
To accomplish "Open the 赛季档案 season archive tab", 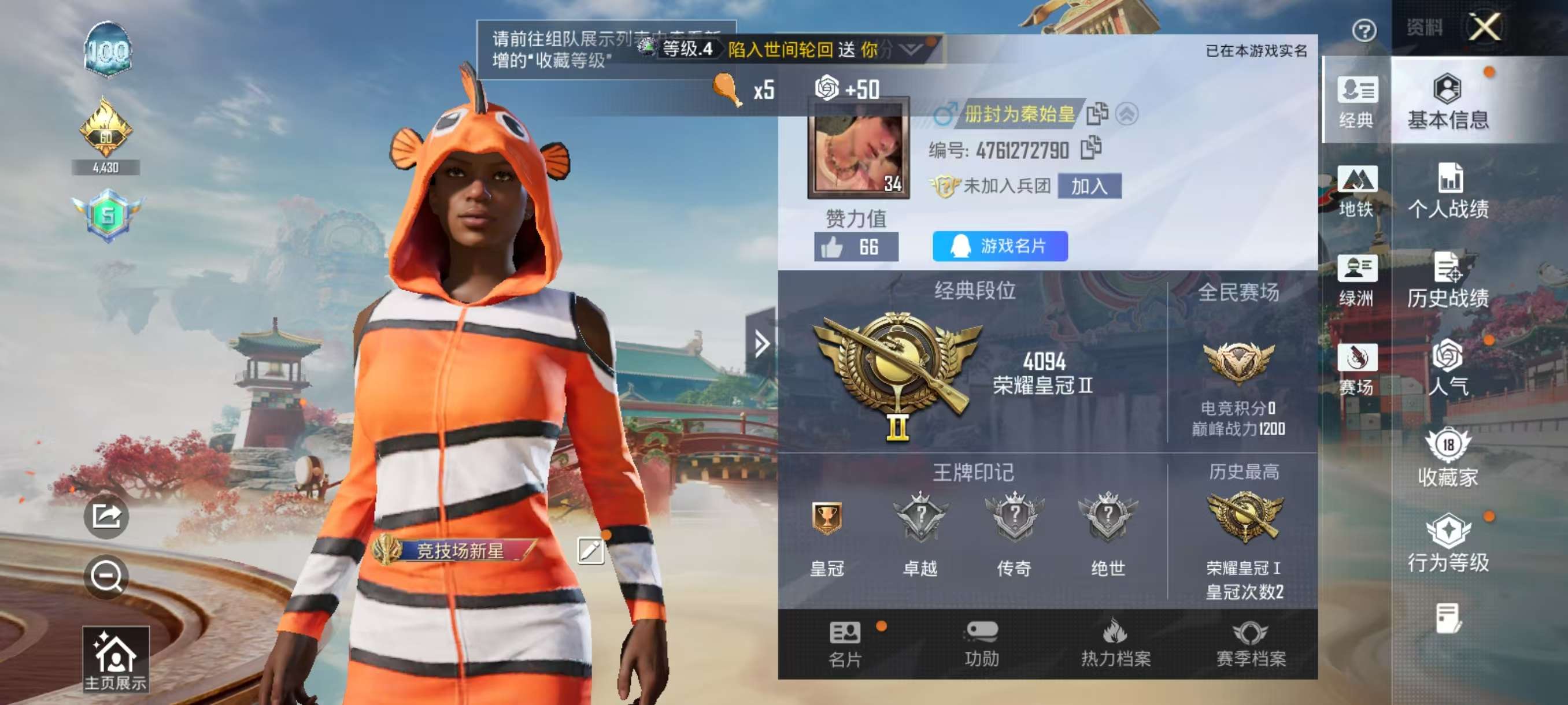I will [x=1250, y=644].
